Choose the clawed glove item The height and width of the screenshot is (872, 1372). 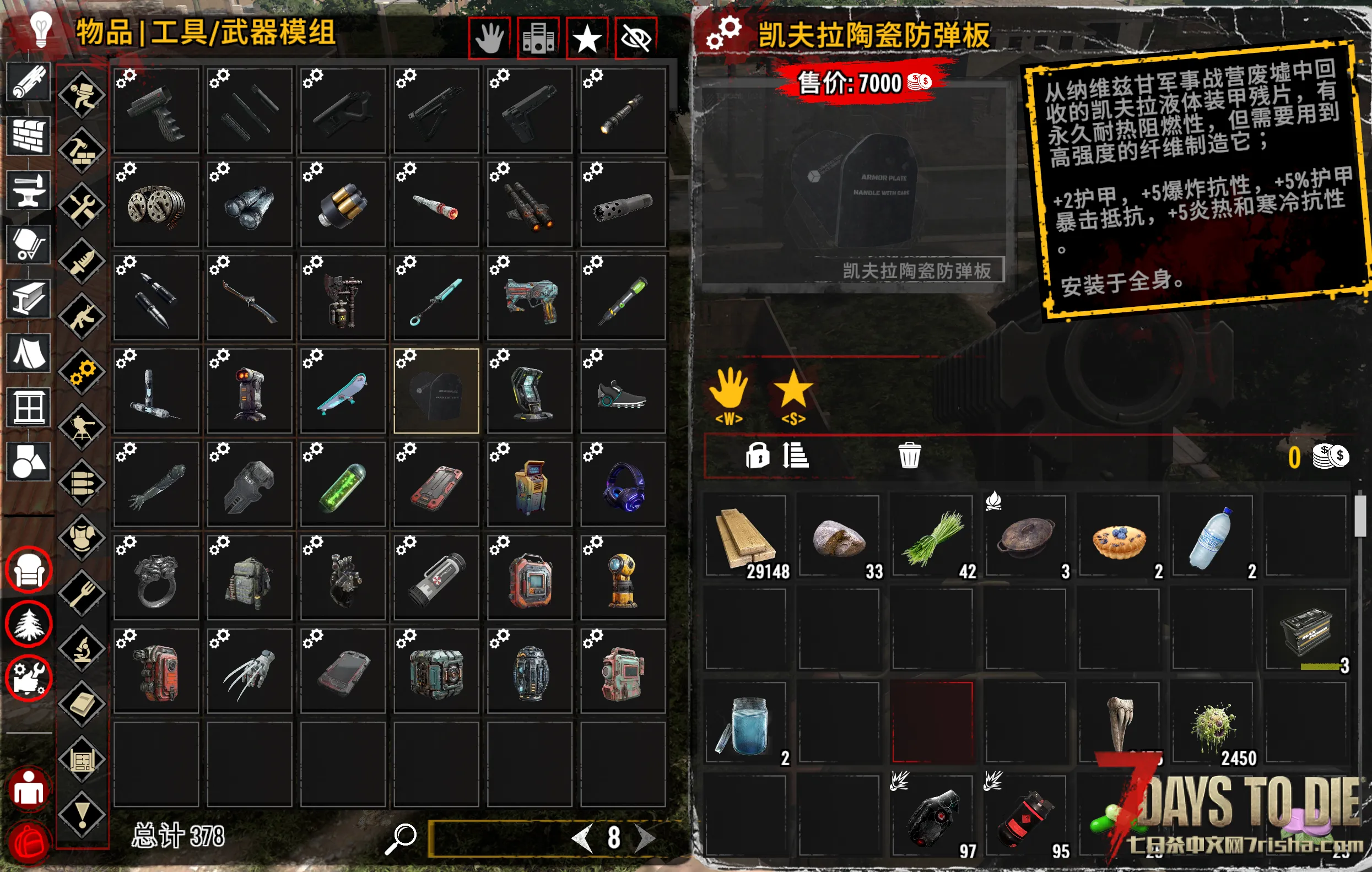(249, 671)
